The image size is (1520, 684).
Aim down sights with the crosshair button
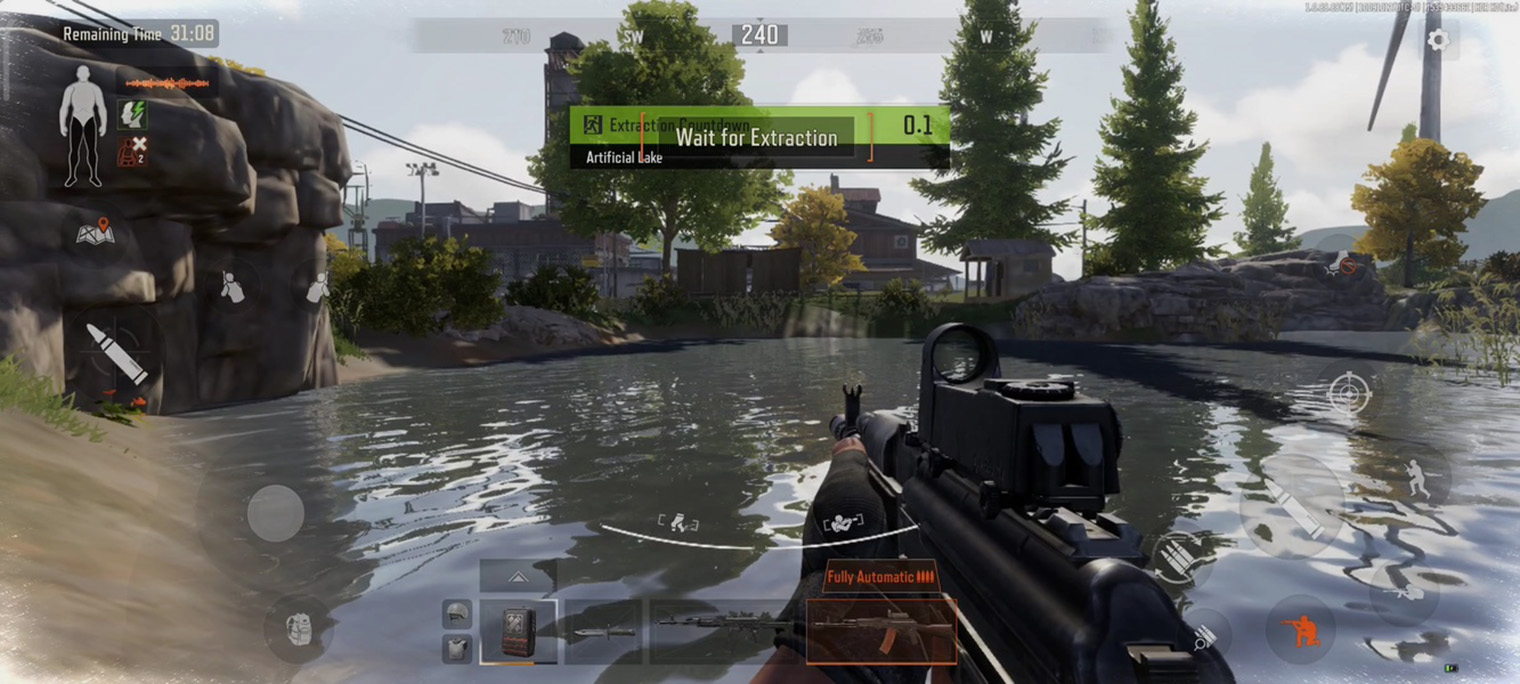[x=1348, y=393]
